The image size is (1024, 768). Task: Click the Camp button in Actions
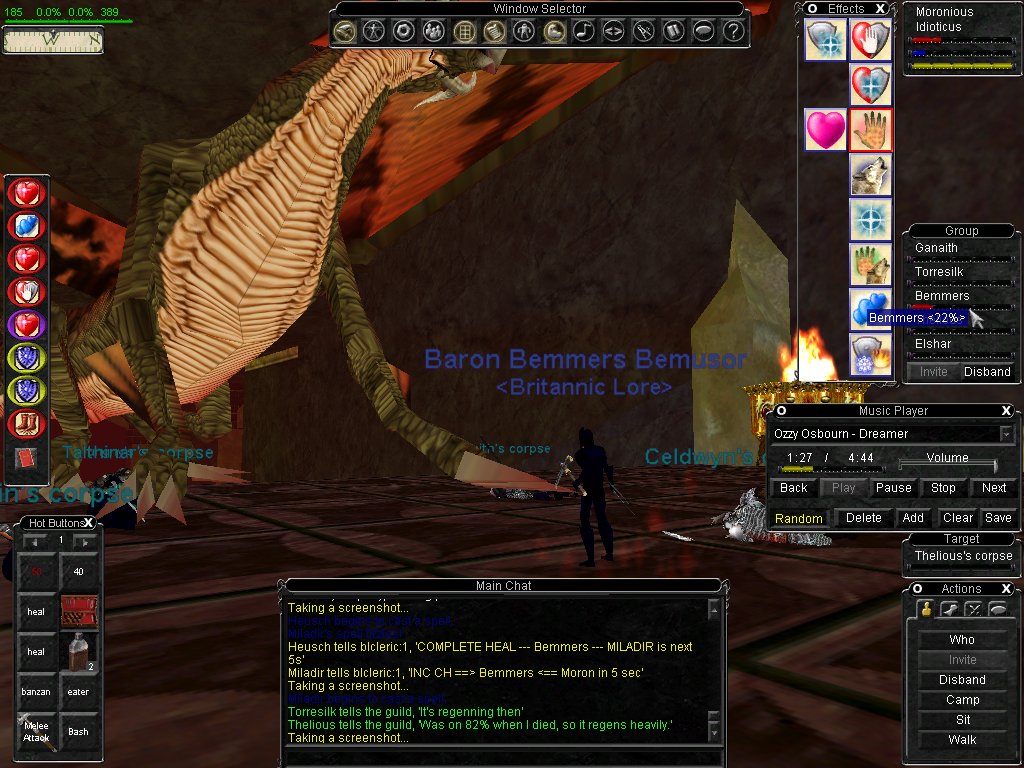tap(962, 700)
